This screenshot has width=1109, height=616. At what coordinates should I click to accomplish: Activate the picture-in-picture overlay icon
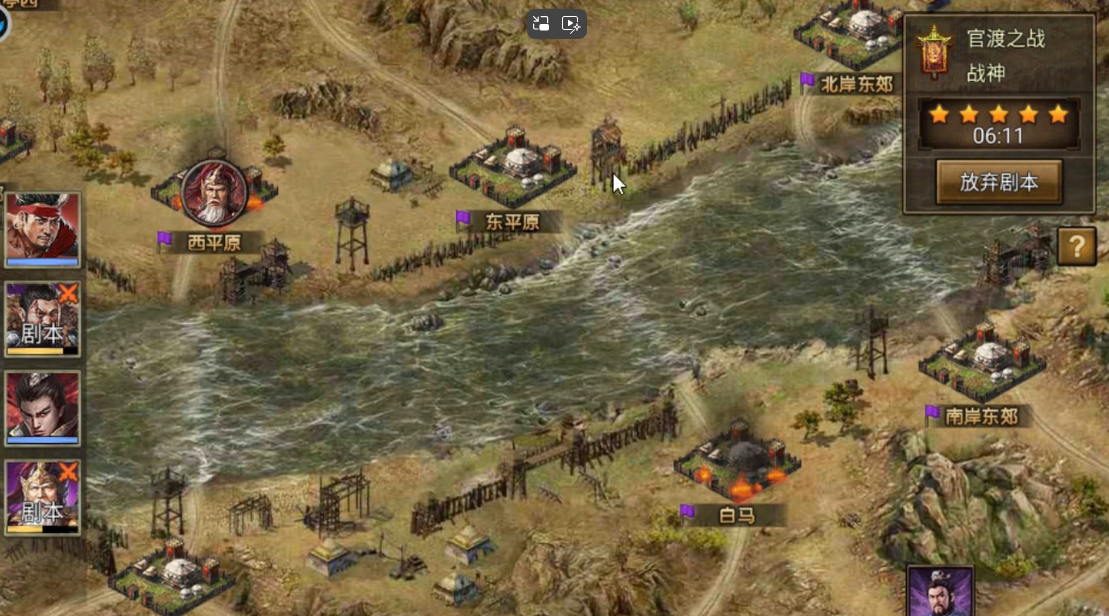coord(542,24)
